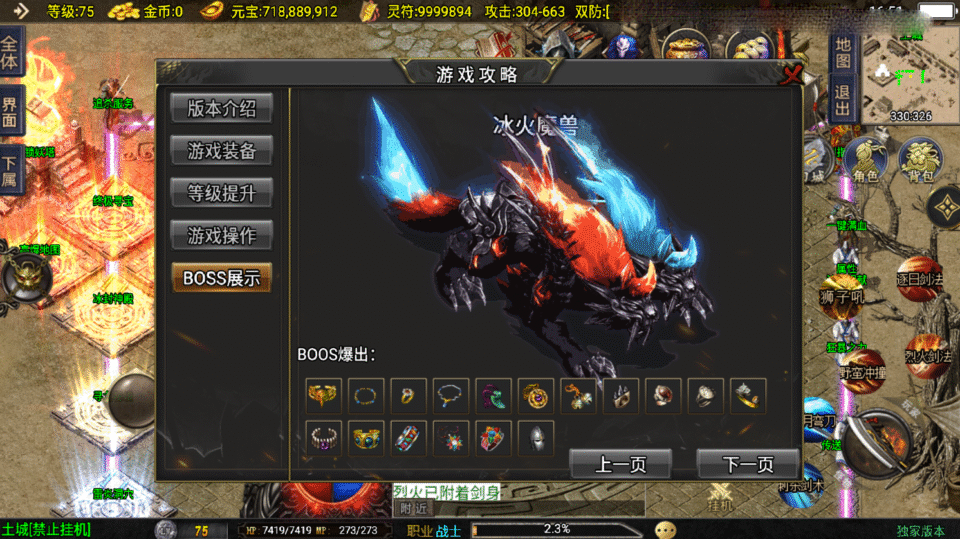
Task: Trigger the 狮子吼 skill
Action: coord(842,300)
